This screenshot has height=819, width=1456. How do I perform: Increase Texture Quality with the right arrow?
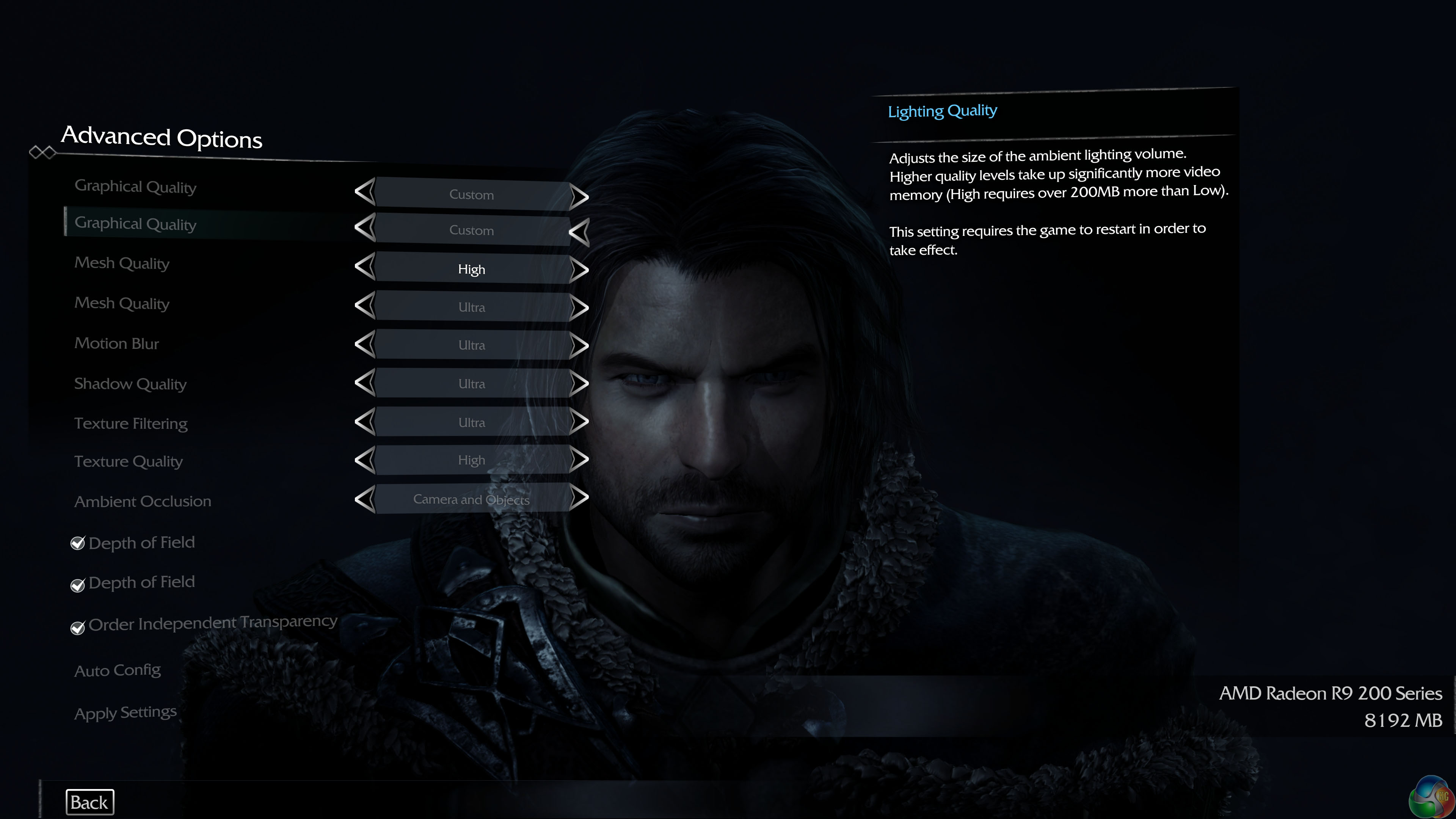579,460
